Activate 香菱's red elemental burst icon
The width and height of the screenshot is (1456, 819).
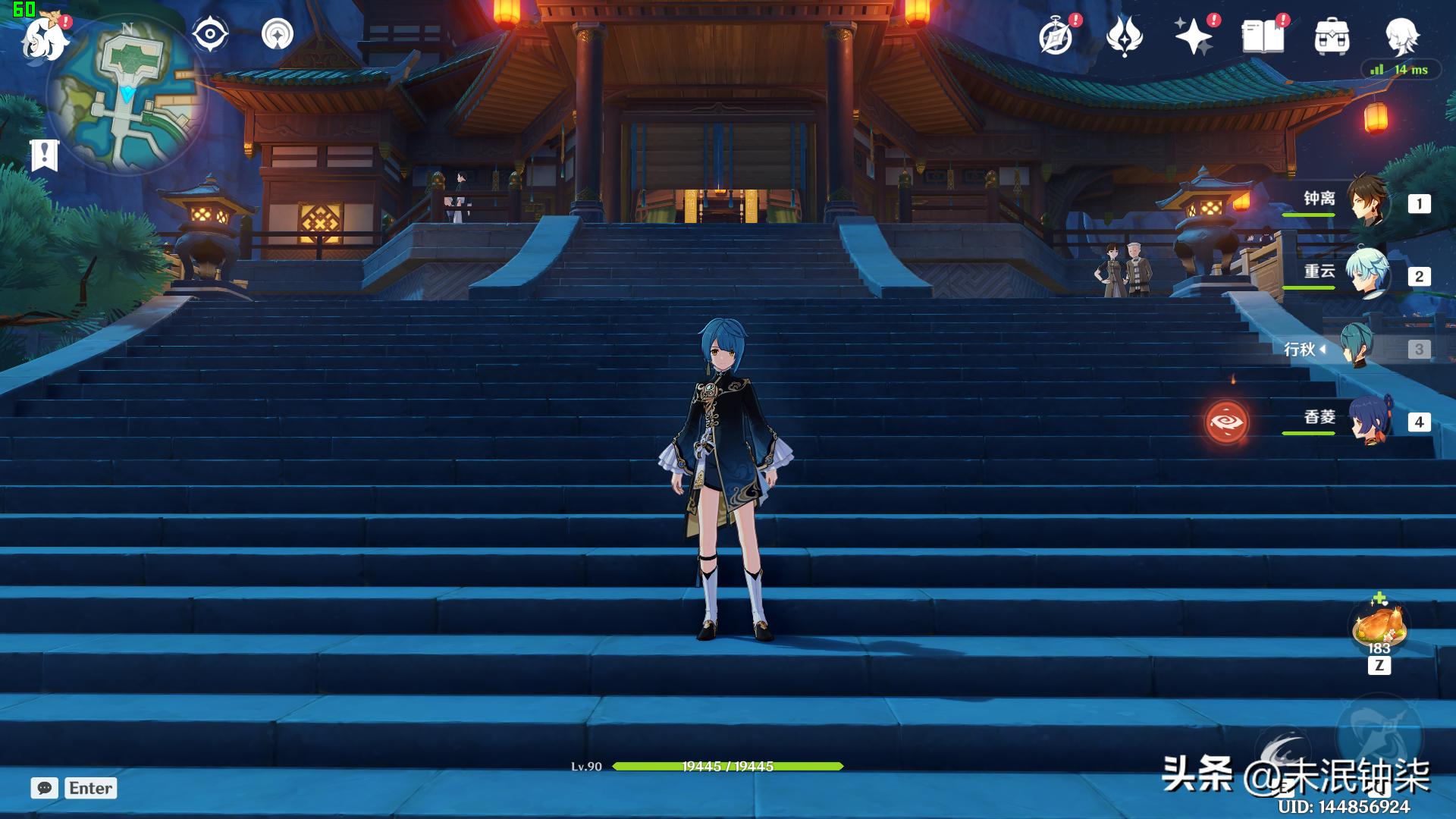[x=1226, y=422]
